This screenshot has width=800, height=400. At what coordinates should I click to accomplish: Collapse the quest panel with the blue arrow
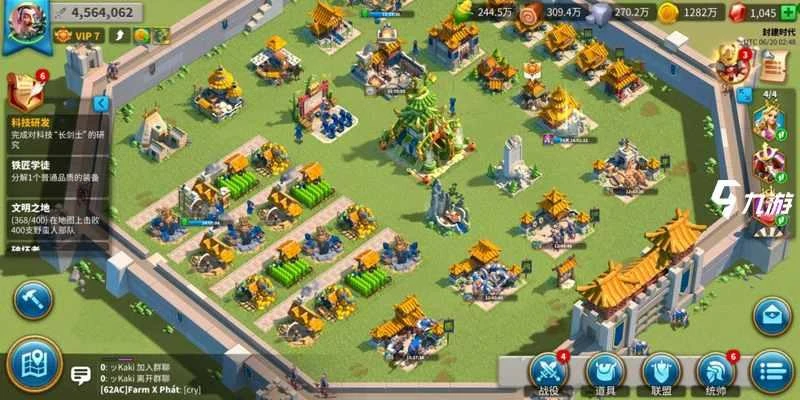click(x=101, y=103)
